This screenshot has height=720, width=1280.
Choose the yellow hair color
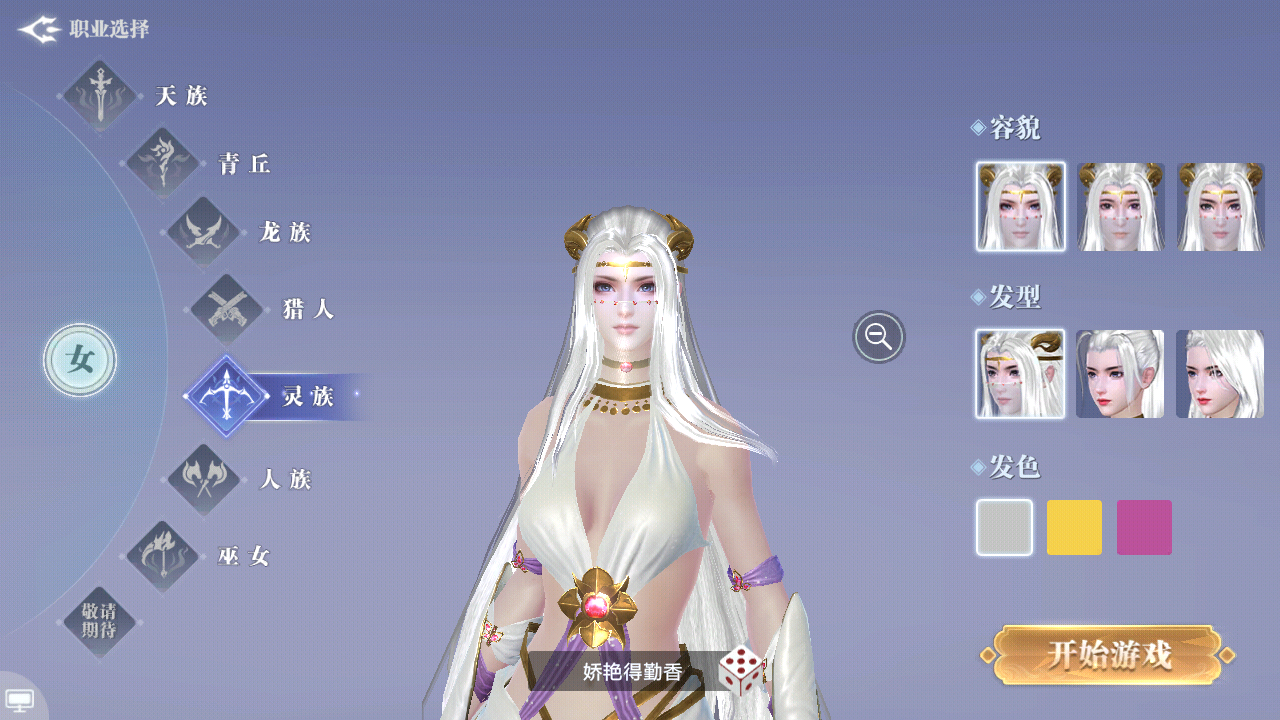[1074, 528]
